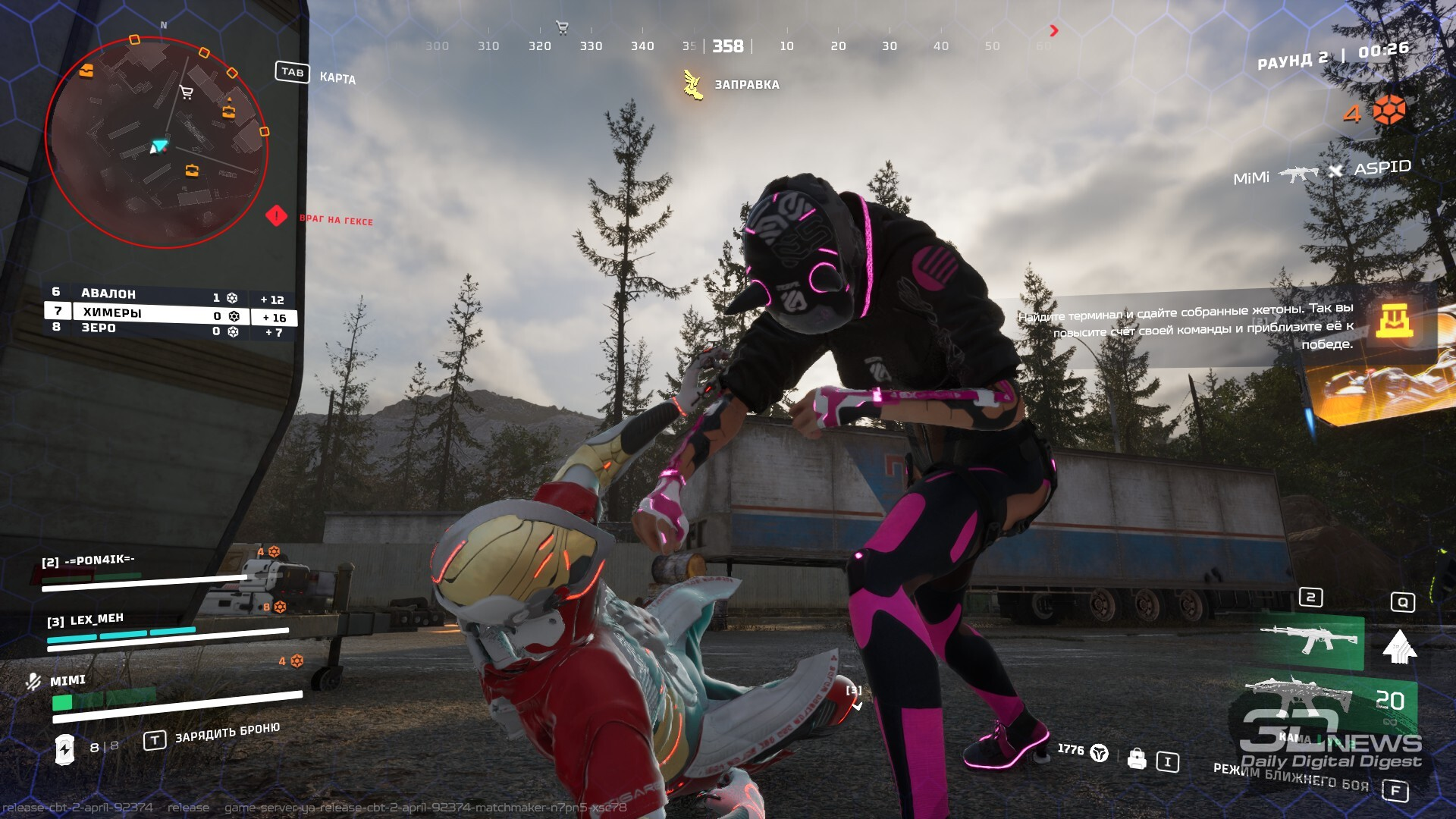
Task: Click the orange token counter icon
Action: coord(1389,111)
